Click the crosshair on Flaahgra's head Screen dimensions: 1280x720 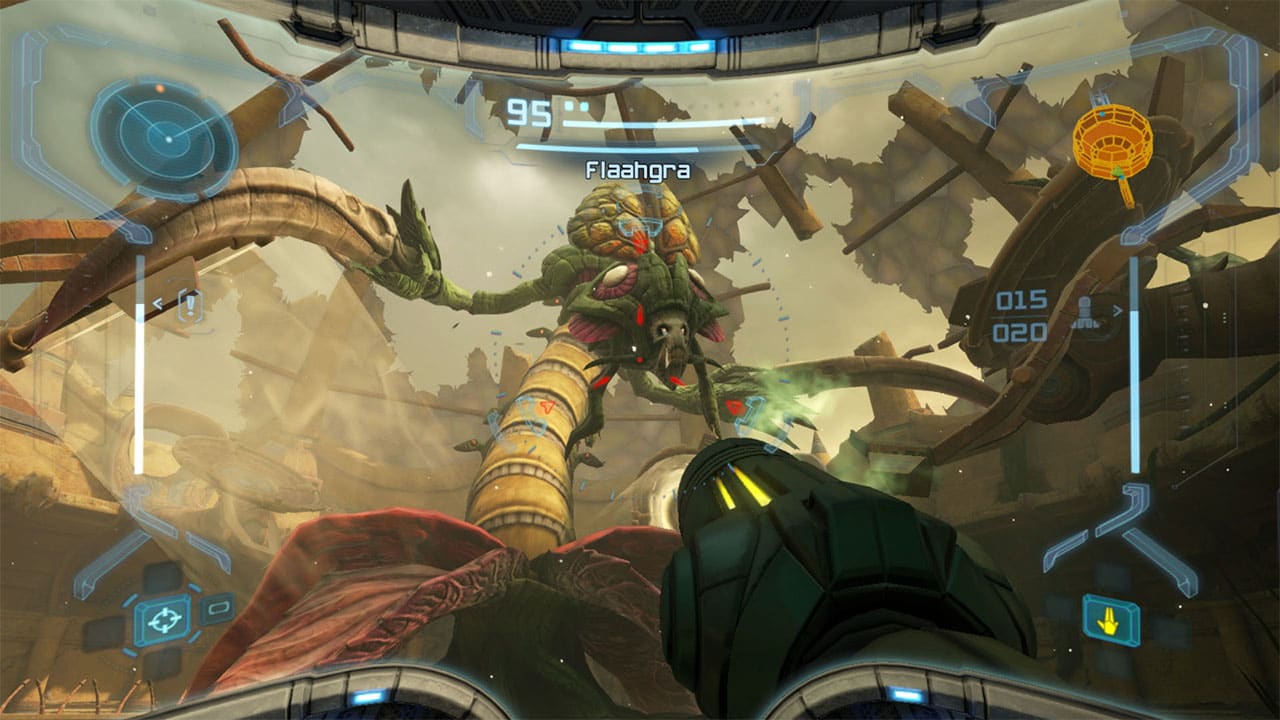tap(640, 228)
